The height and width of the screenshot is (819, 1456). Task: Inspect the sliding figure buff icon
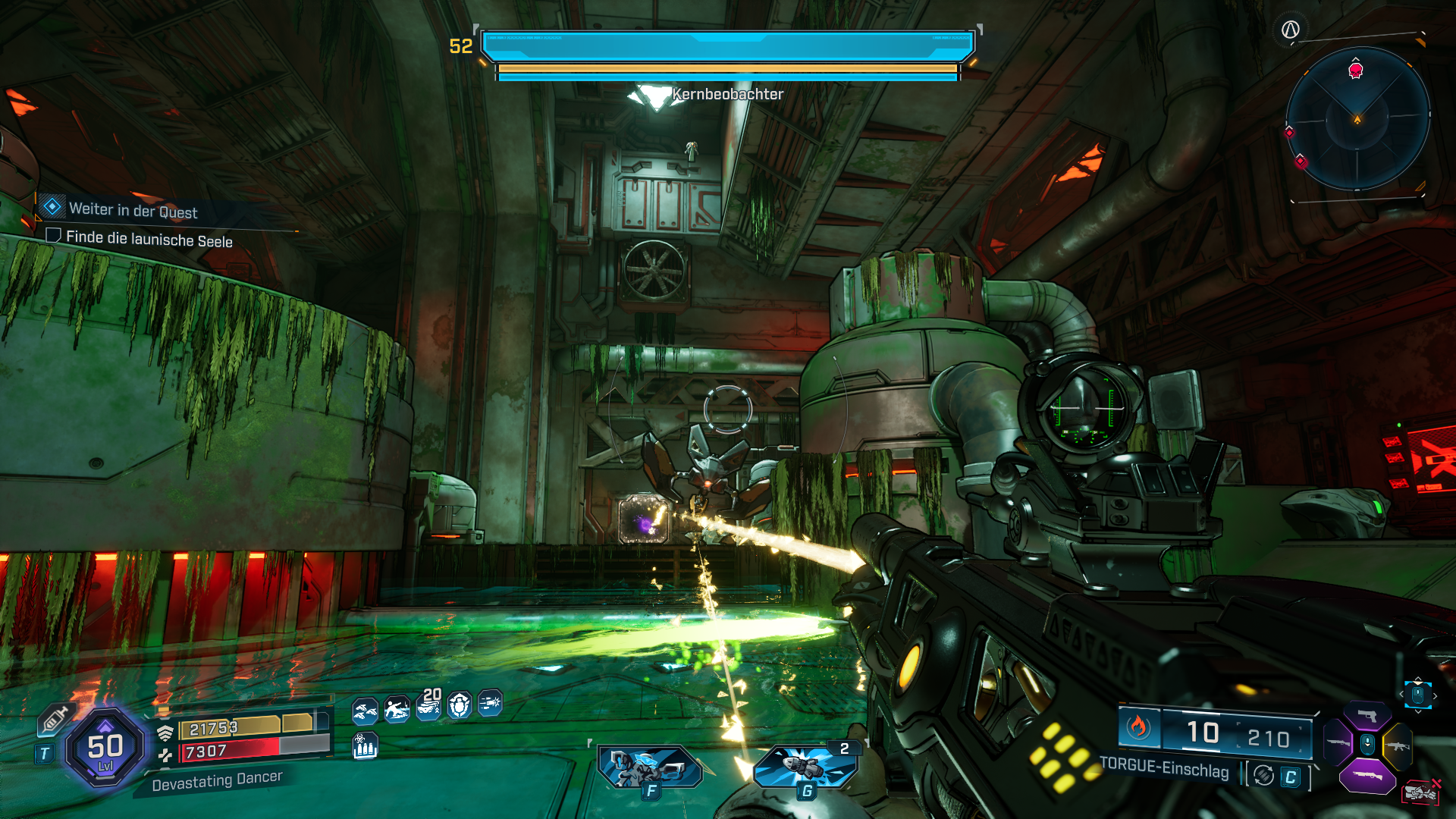397,709
